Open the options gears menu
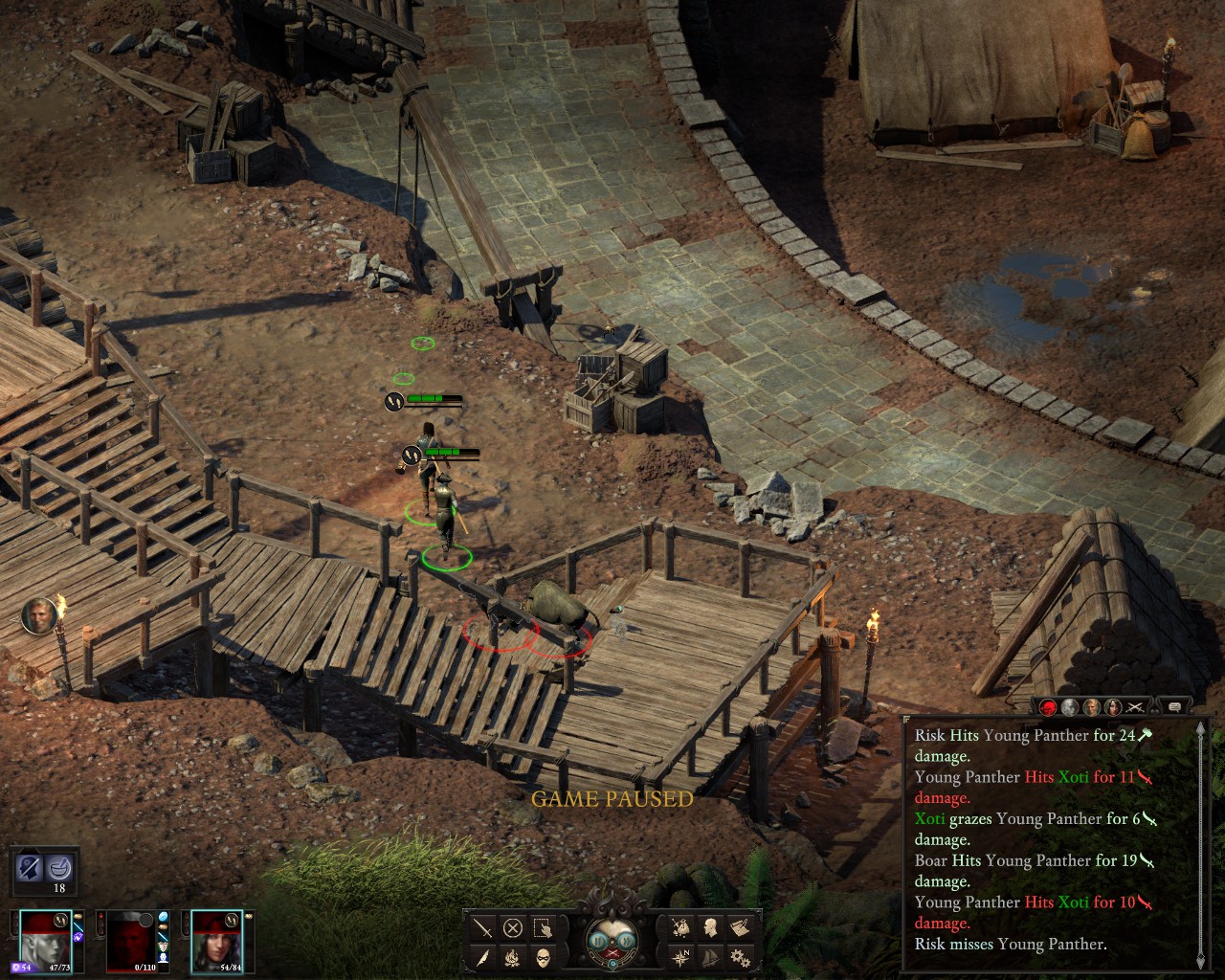The image size is (1225, 980). 740,957
